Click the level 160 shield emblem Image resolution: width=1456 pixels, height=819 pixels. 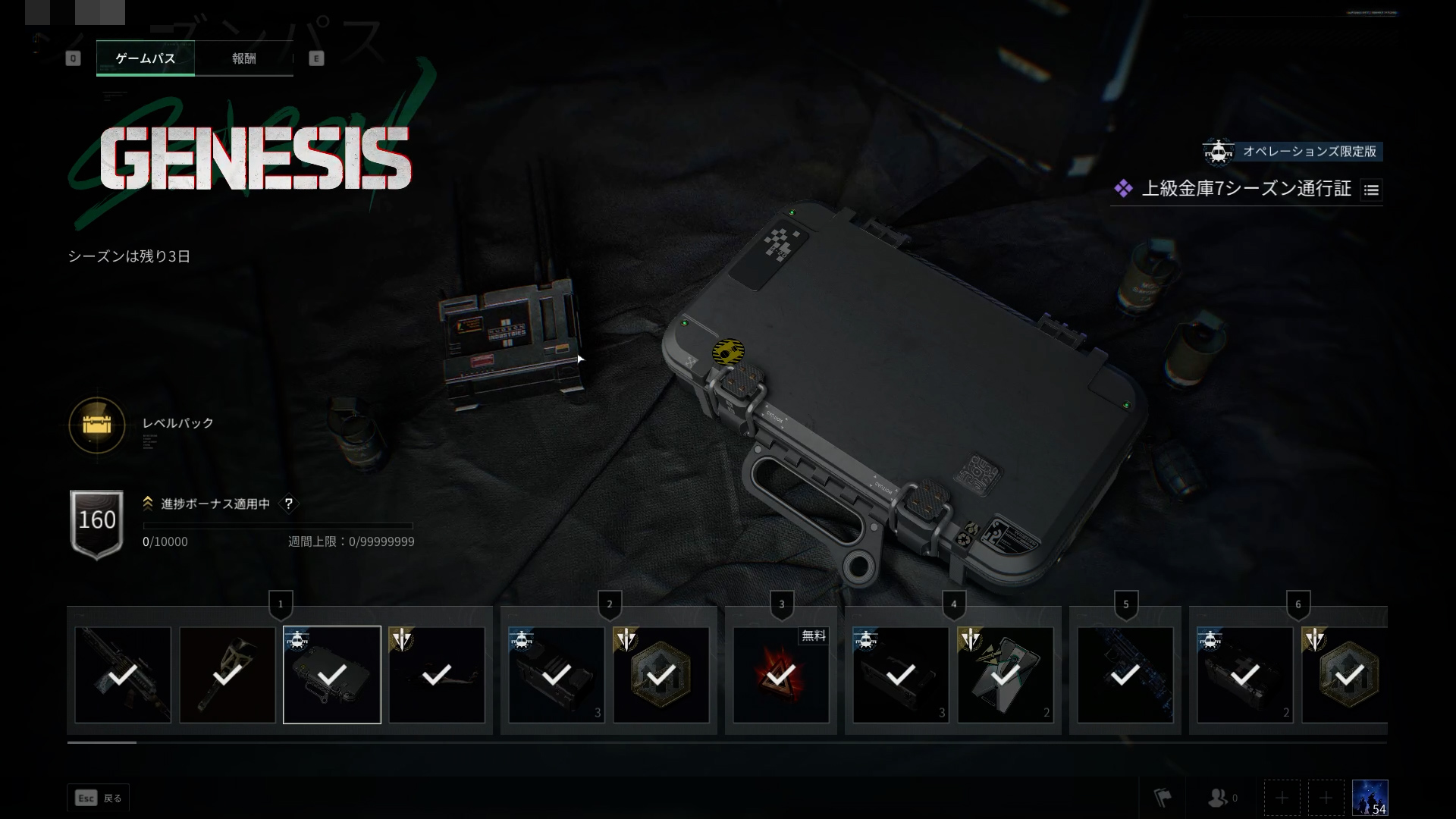96,521
